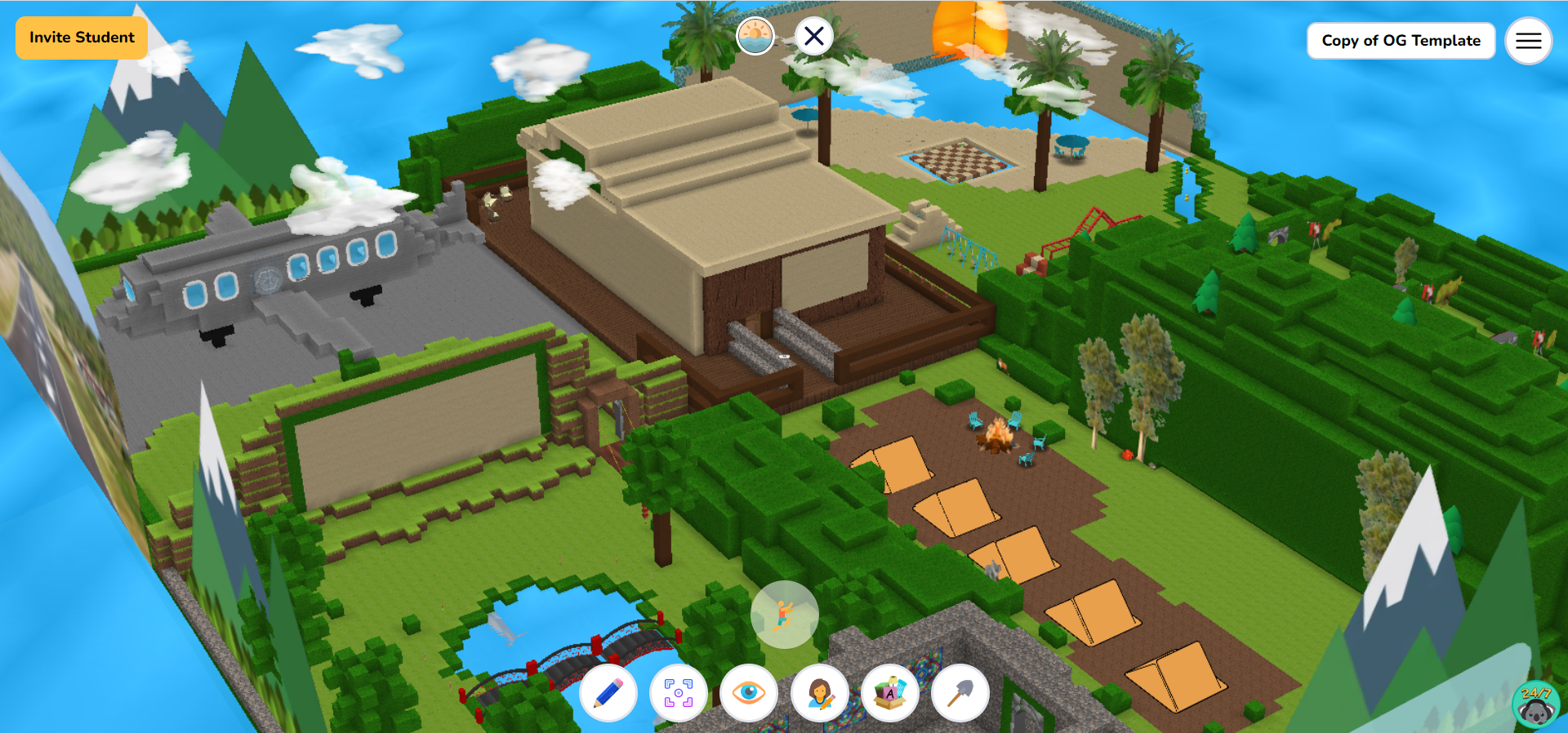
Task: Toggle view mode with the eye tool
Action: click(749, 693)
